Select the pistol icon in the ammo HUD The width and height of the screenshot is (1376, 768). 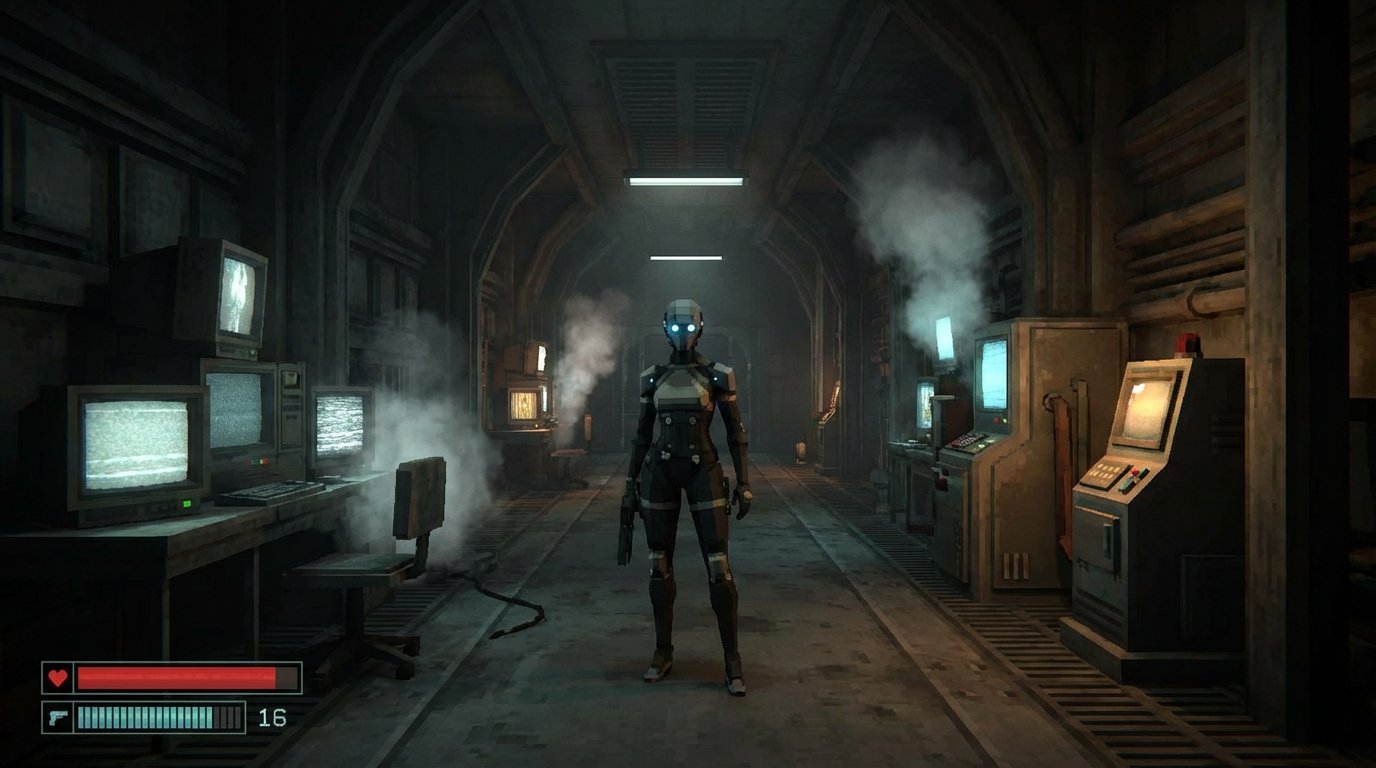coord(60,716)
